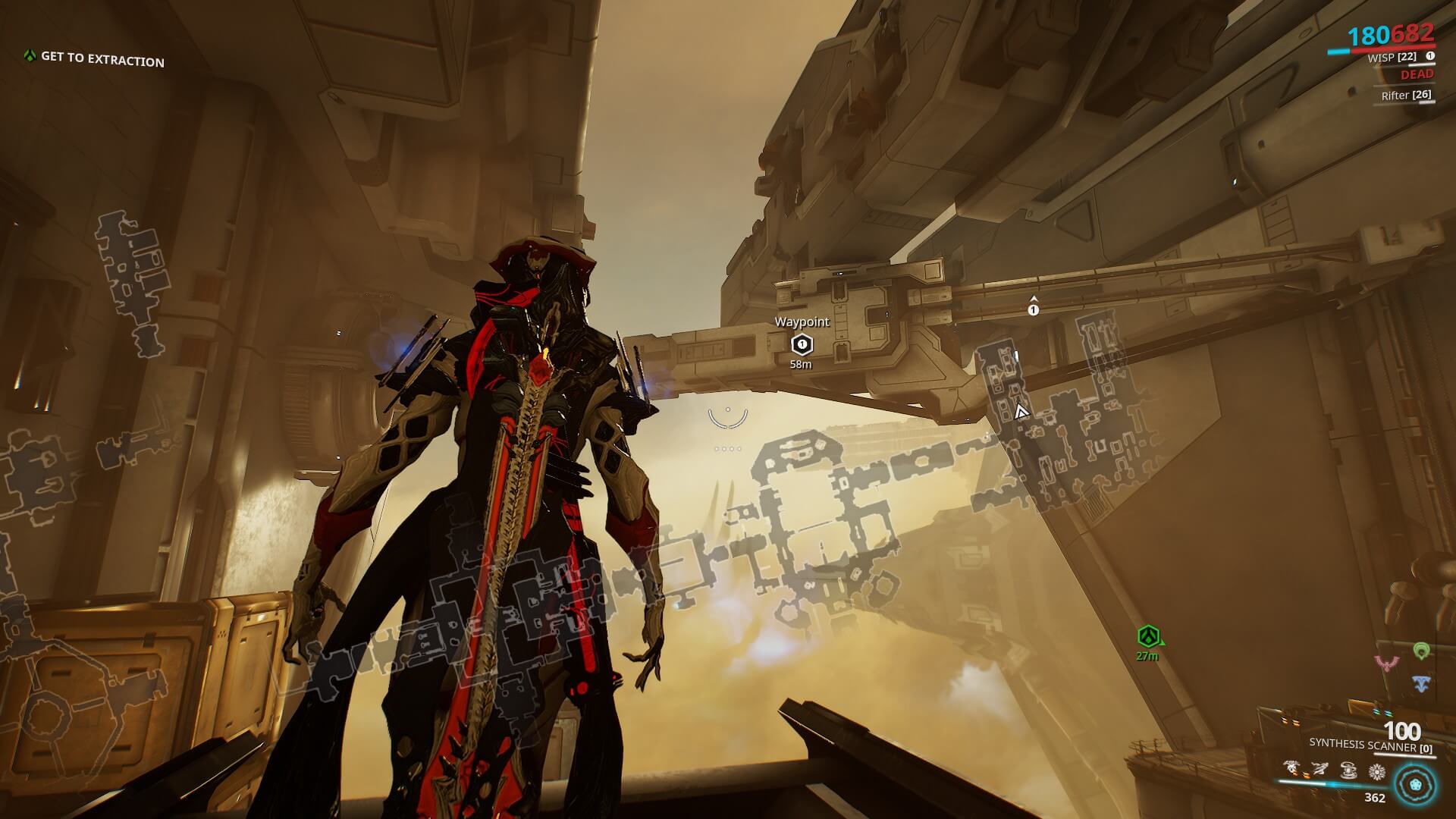Click the green ring buff icon
This screenshot has width=1456, height=819.
1421,651
